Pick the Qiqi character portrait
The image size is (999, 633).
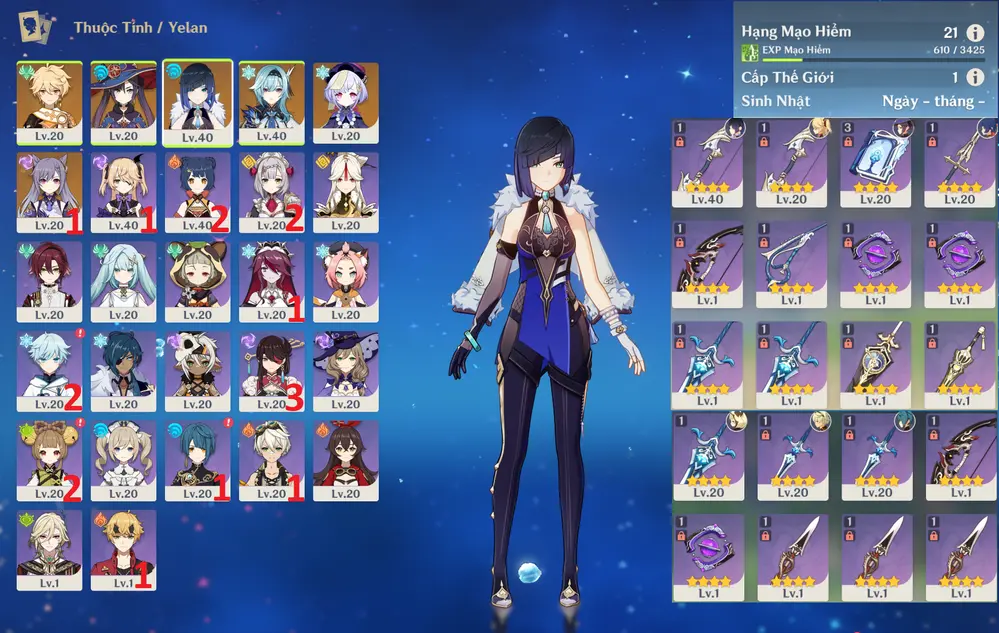pos(346,102)
